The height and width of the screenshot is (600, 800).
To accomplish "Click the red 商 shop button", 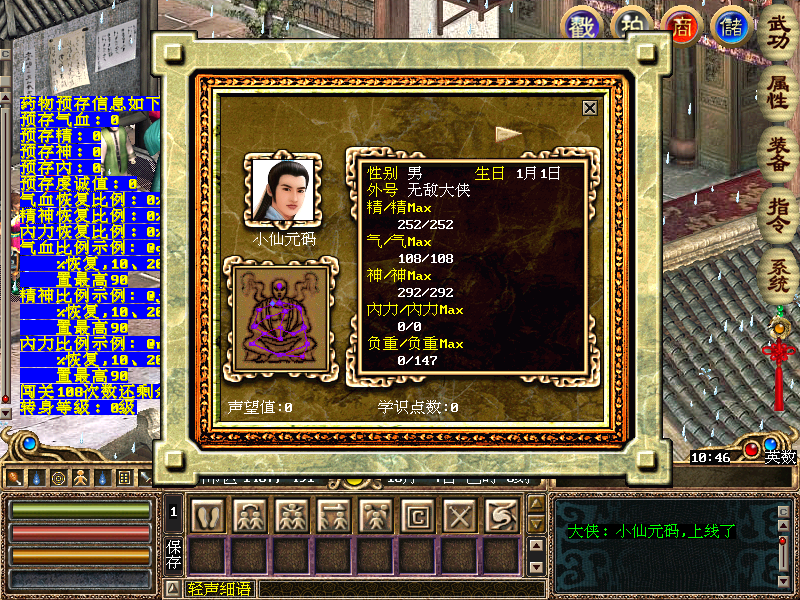I will point(684,25).
